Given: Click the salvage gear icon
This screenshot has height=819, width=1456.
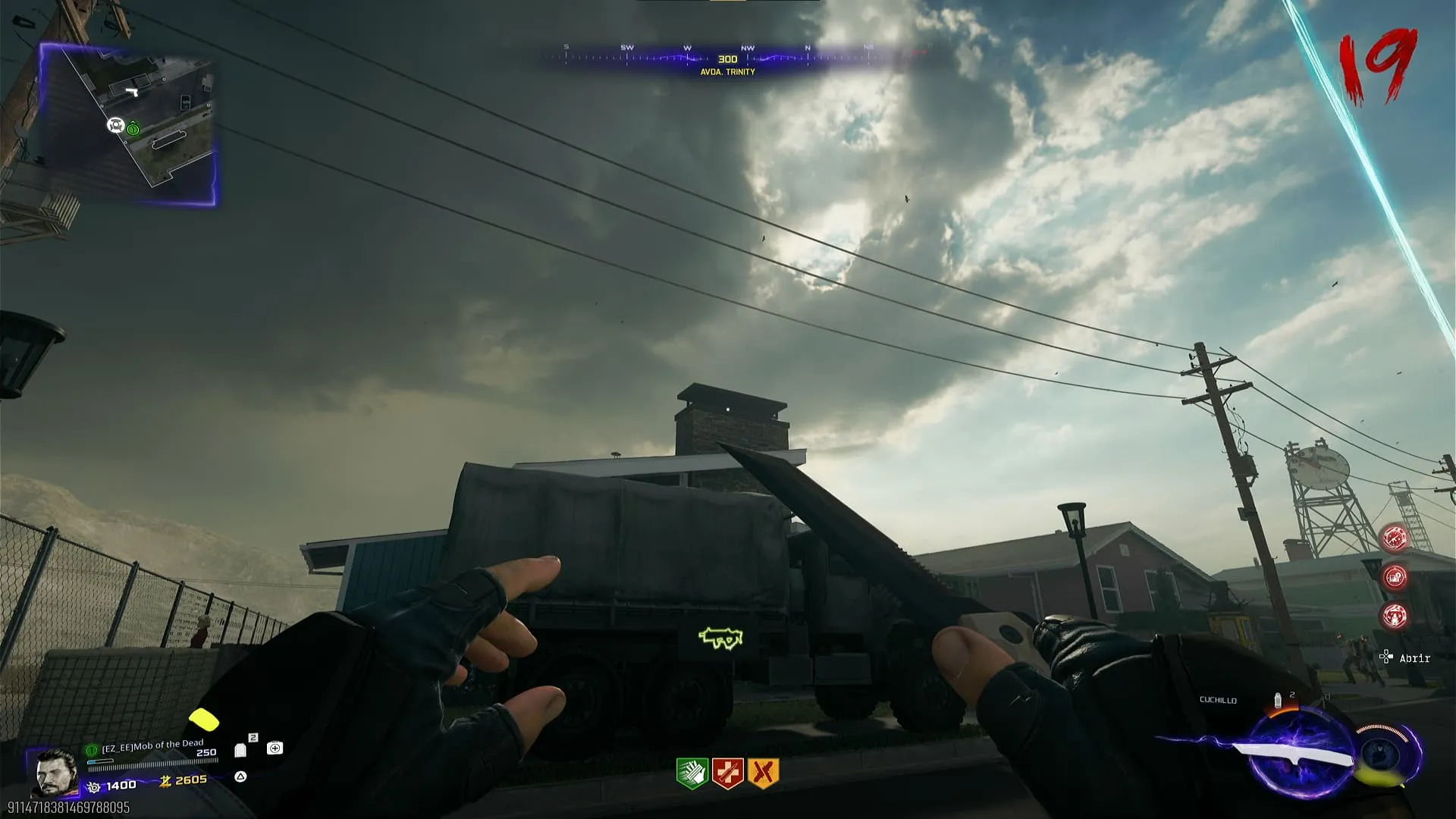Looking at the screenshot, I should coord(94,787).
